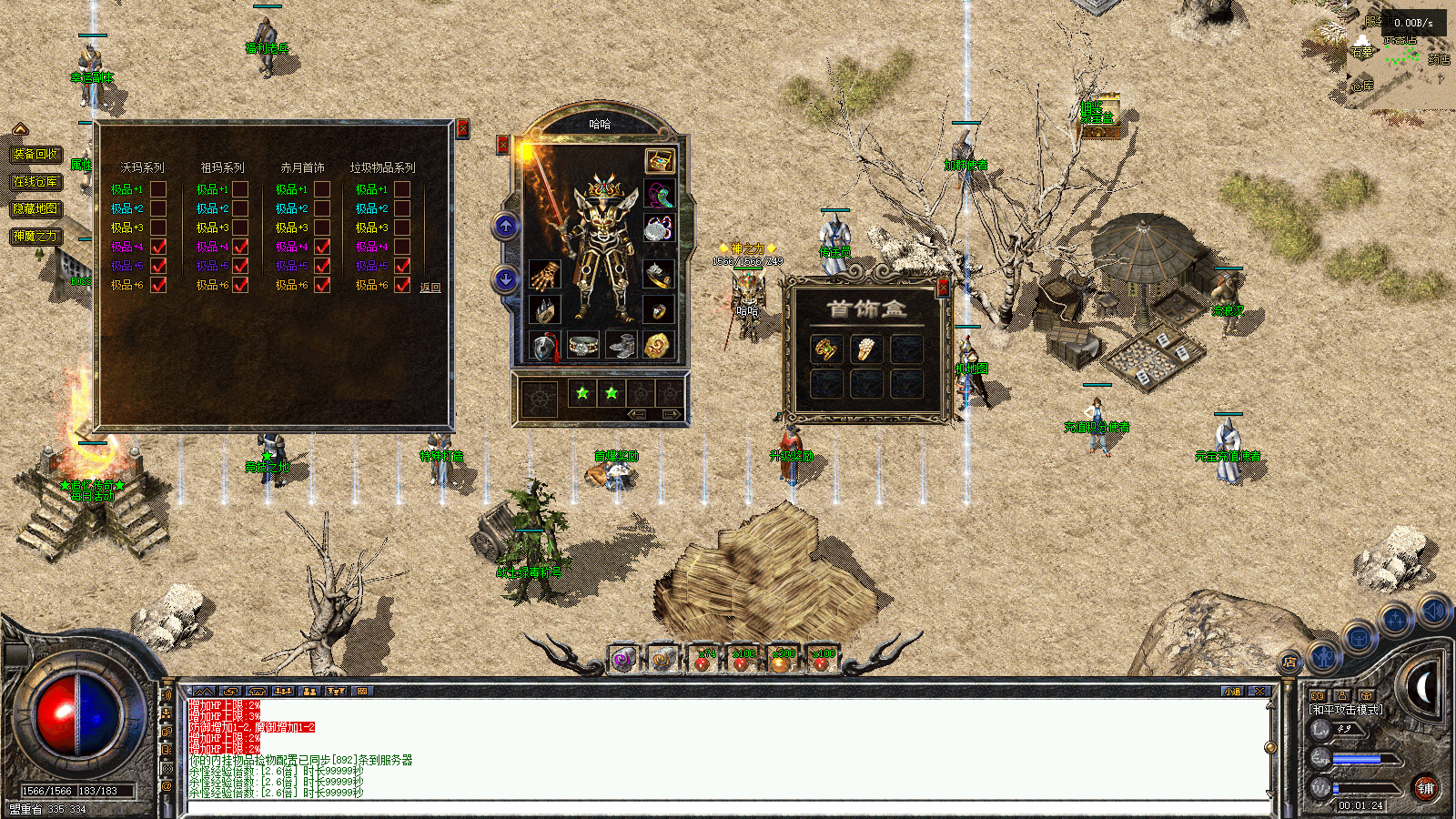Select the green-gem ring in 首饰盒
The width and height of the screenshot is (1456, 819).
(x=826, y=349)
